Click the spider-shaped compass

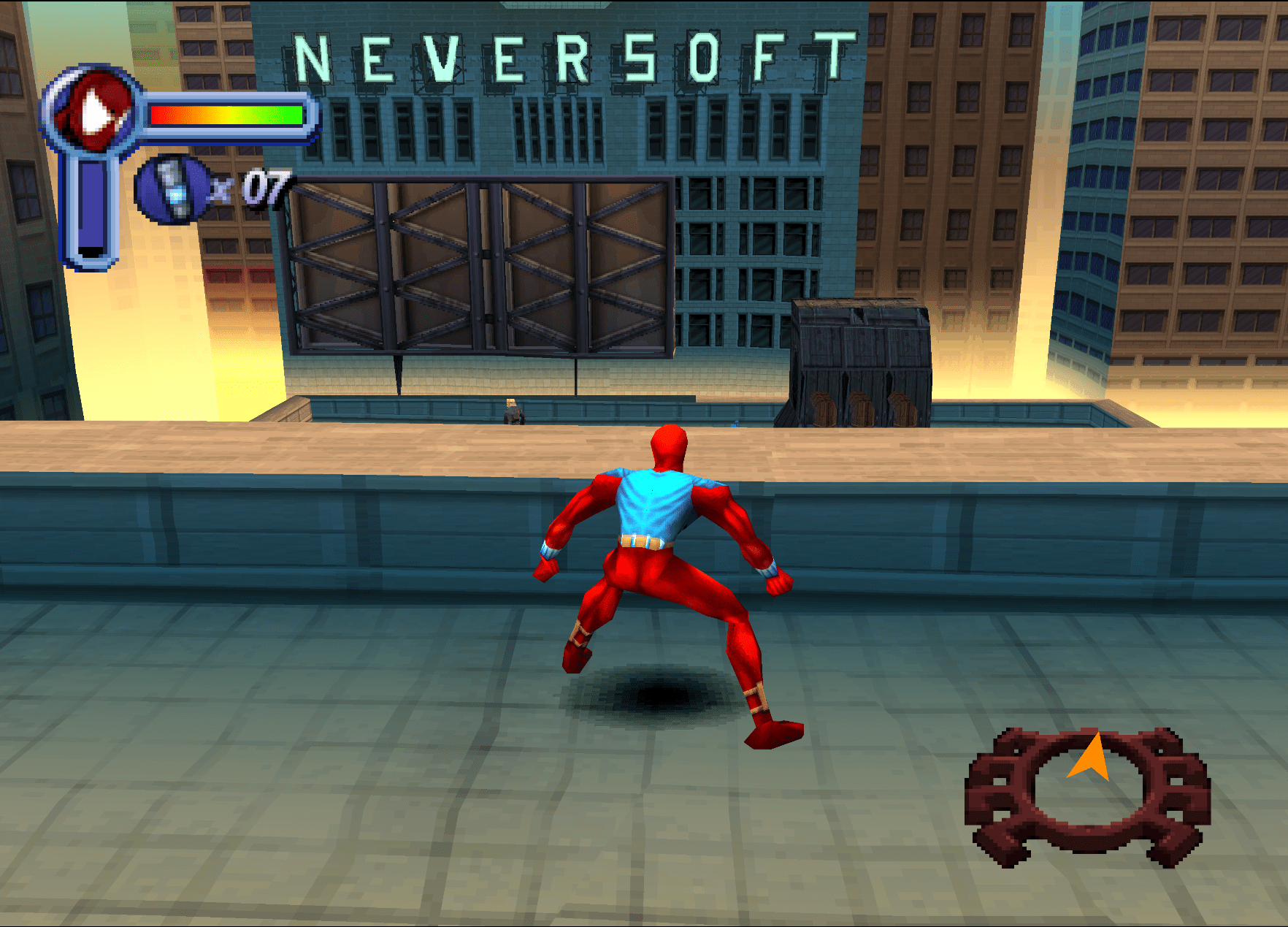pyautogui.click(x=1086, y=796)
